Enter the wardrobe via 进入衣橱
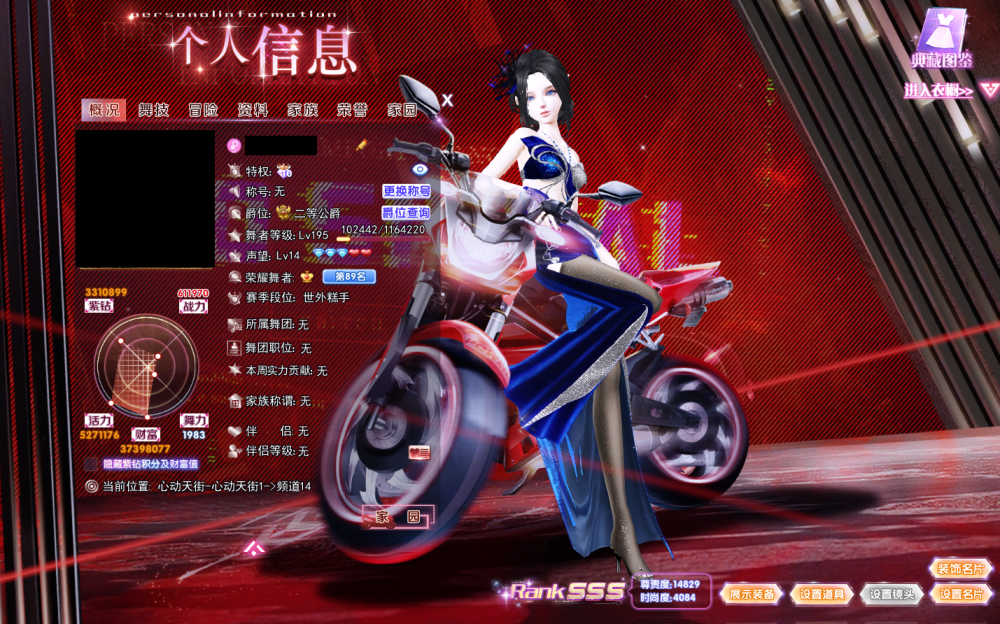 pos(940,91)
